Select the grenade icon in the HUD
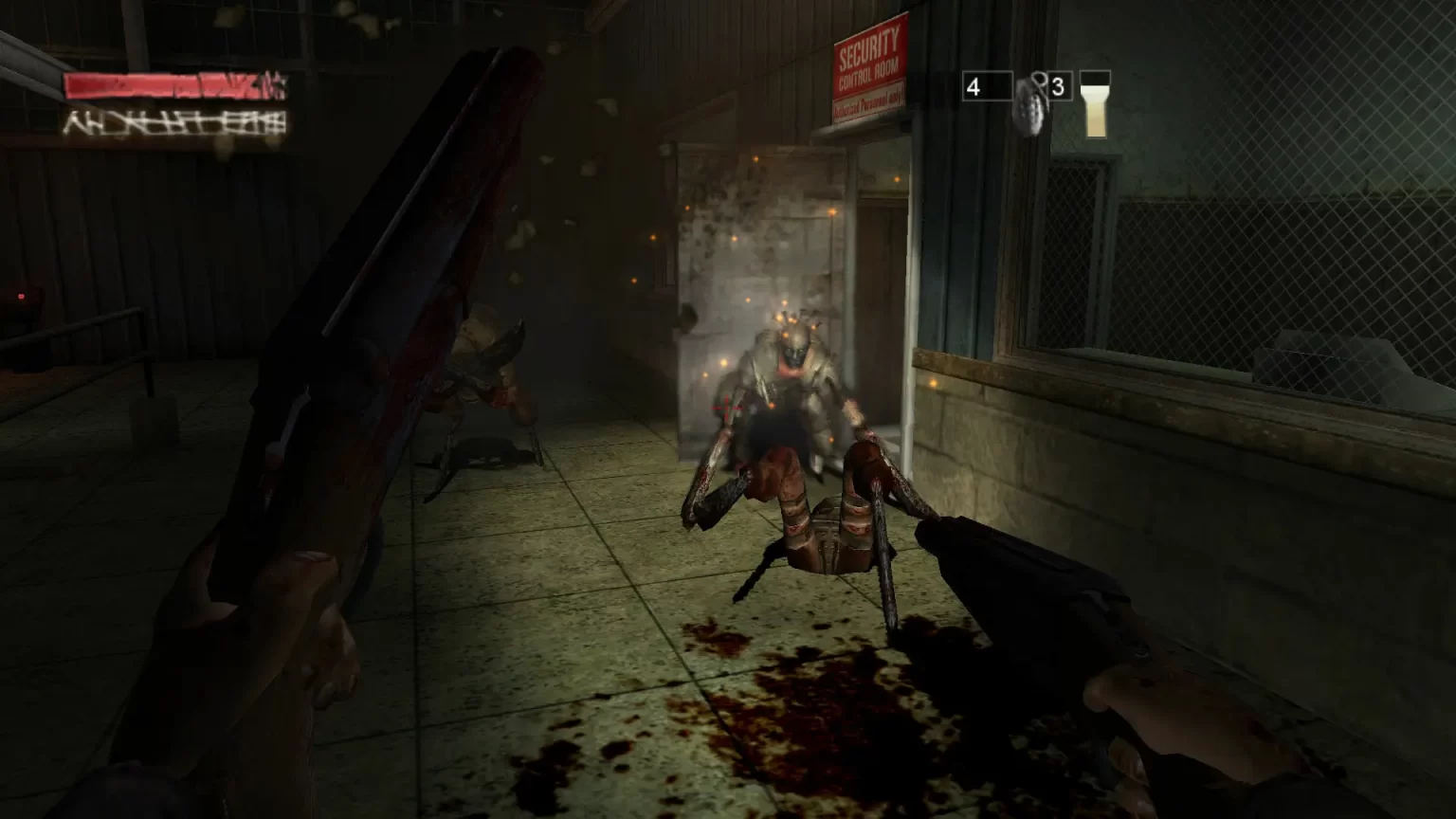 [1029, 102]
